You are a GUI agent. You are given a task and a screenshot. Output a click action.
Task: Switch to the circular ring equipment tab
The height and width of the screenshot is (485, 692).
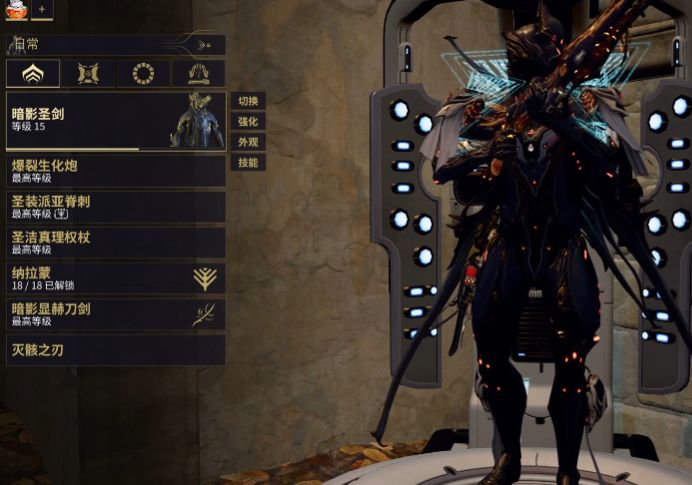click(x=143, y=73)
